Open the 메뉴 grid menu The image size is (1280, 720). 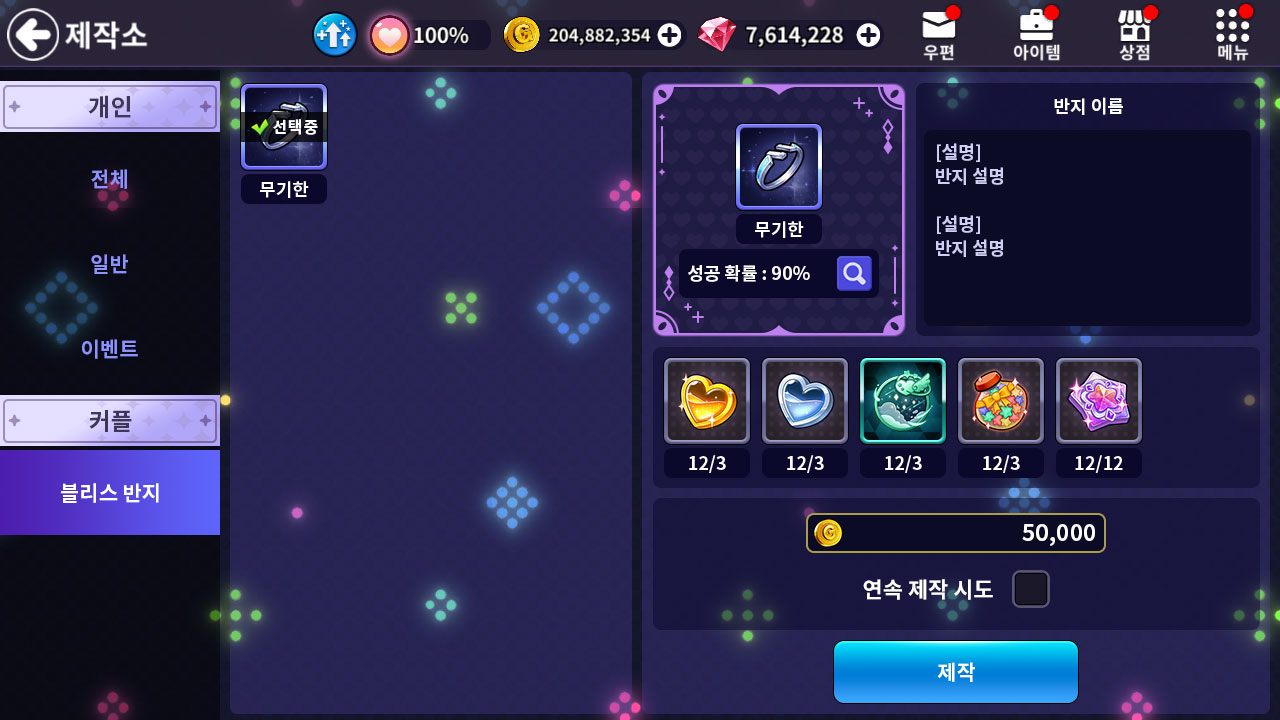1232,35
